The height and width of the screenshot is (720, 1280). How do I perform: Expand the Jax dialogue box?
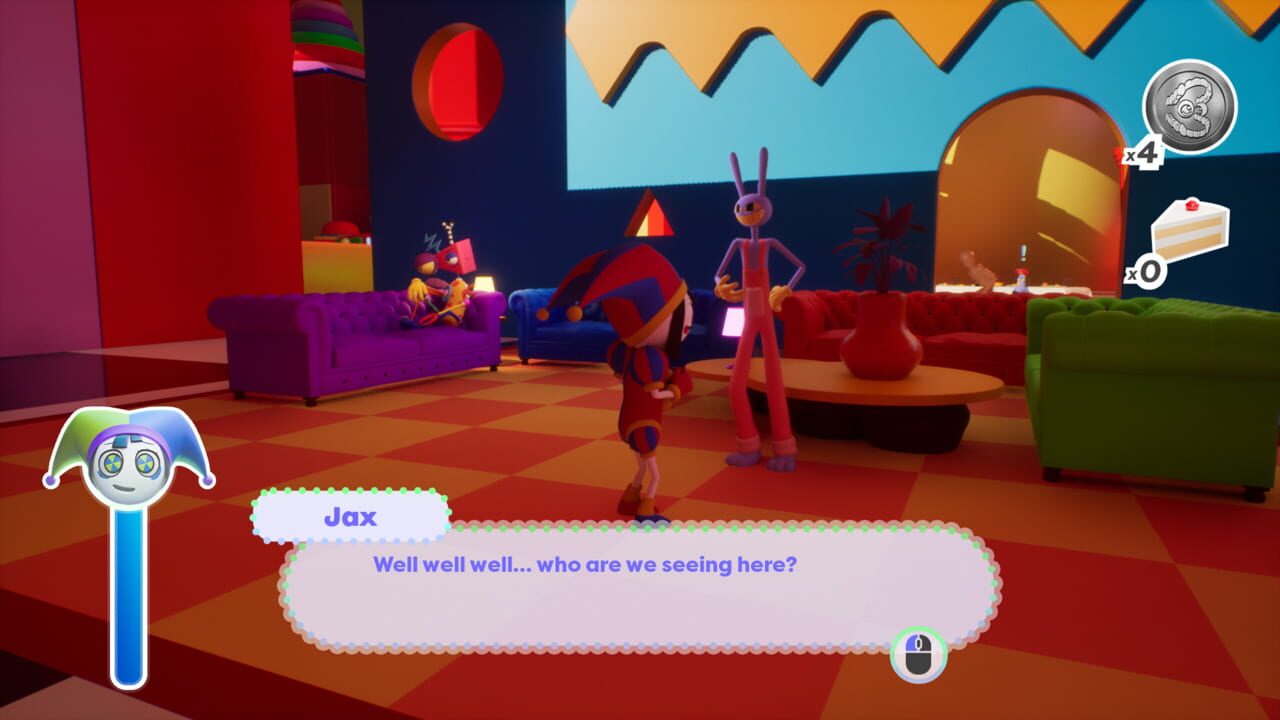[630, 590]
